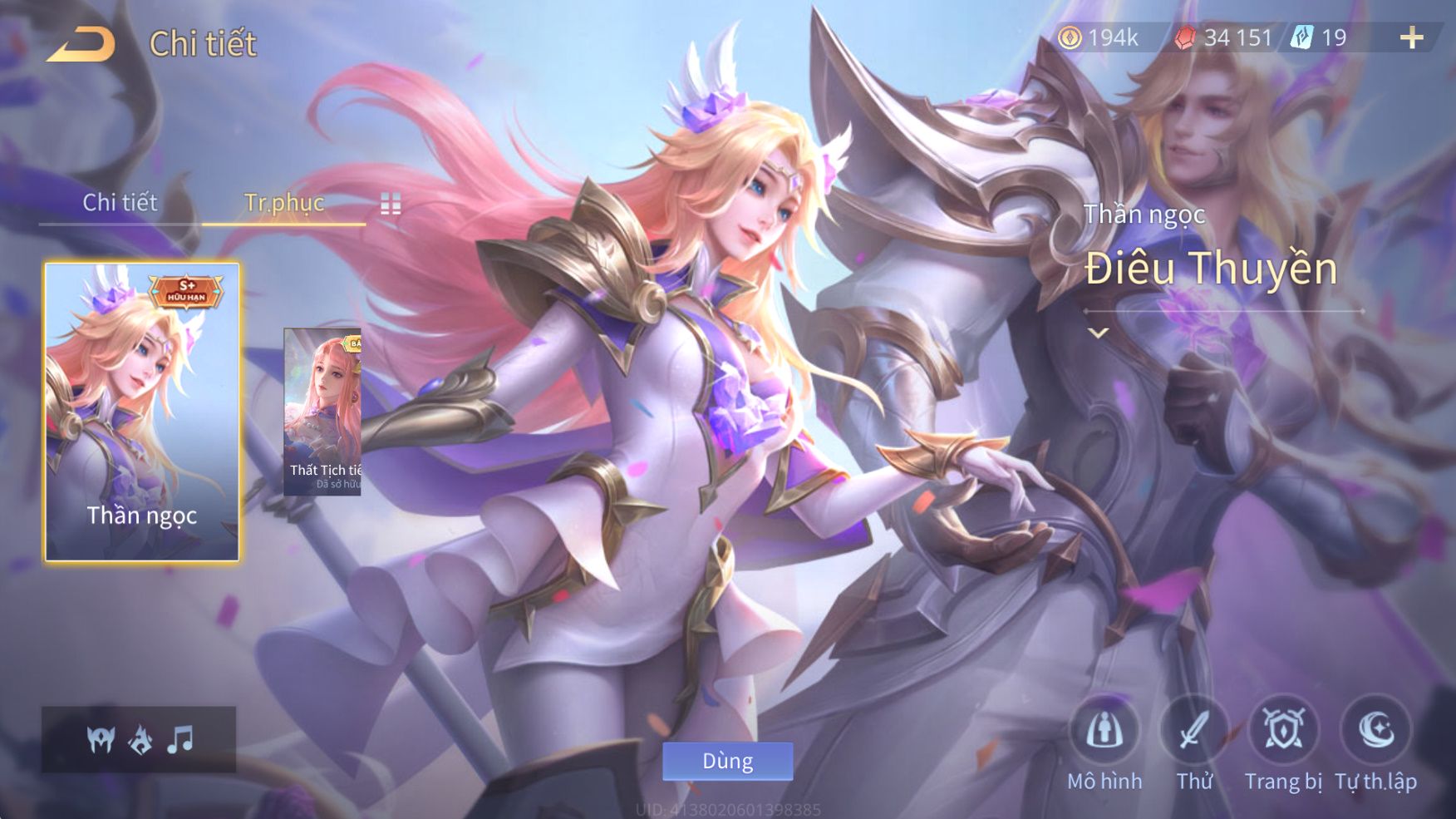Click the flame skin effect icon
This screenshot has width=1456, height=819.
coord(140,739)
